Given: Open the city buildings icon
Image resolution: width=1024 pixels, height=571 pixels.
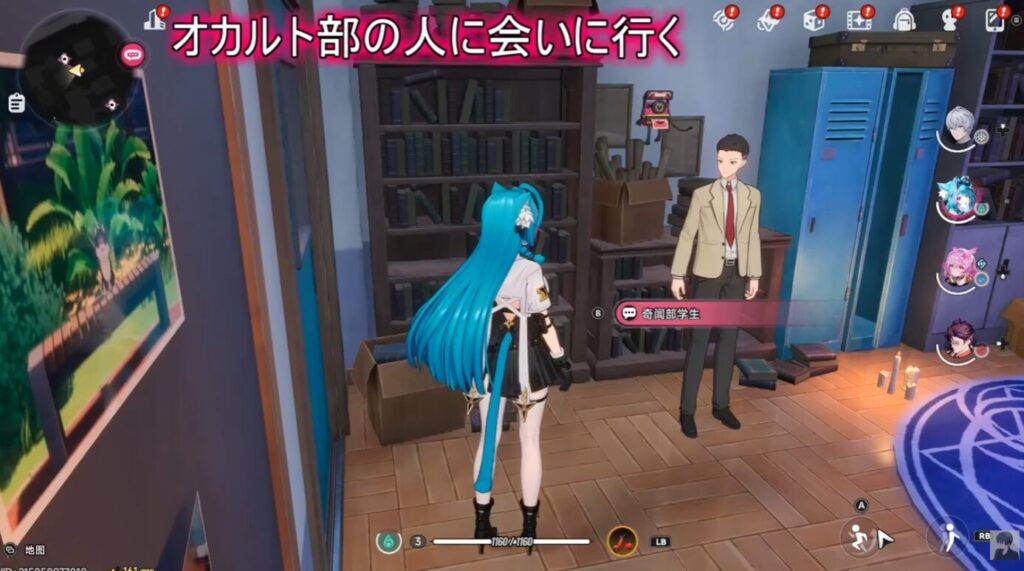Looking at the screenshot, I should click(154, 19).
